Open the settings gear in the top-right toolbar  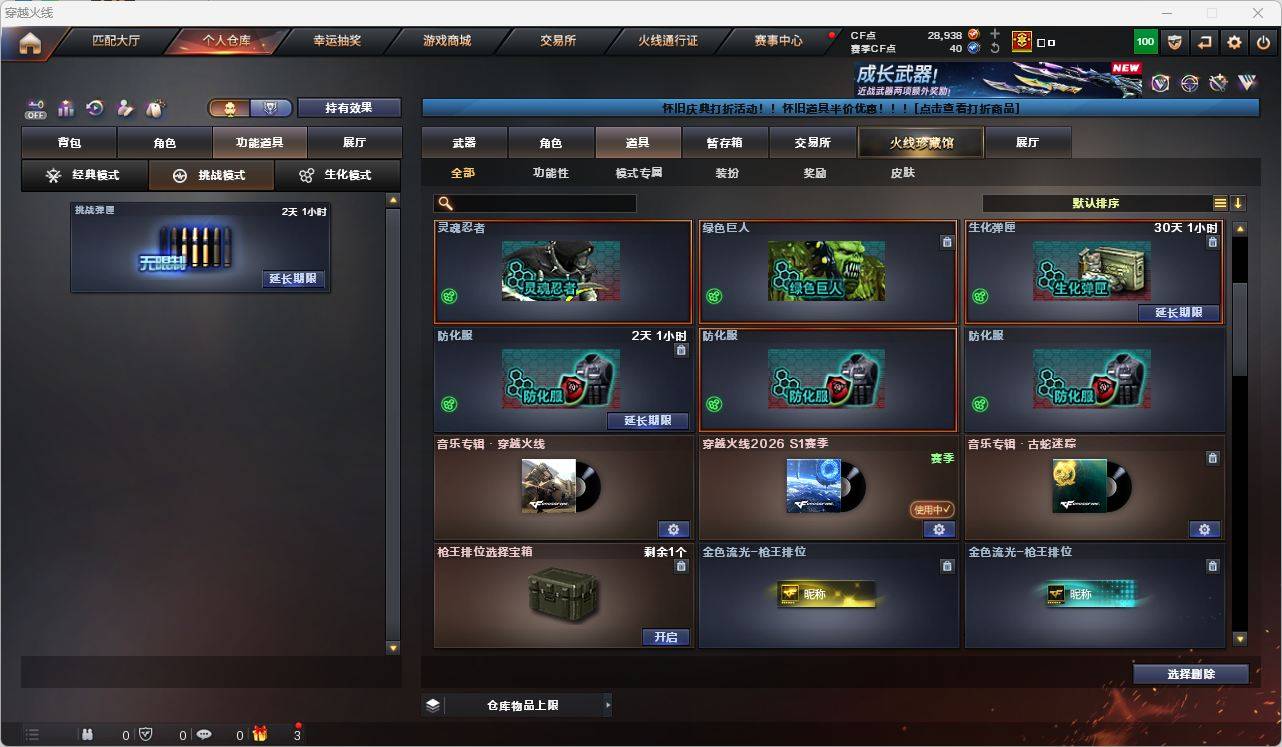1233,41
